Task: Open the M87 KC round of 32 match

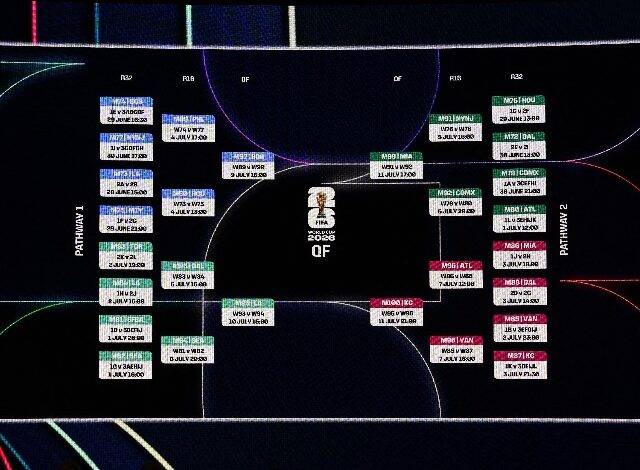Action: (518, 364)
